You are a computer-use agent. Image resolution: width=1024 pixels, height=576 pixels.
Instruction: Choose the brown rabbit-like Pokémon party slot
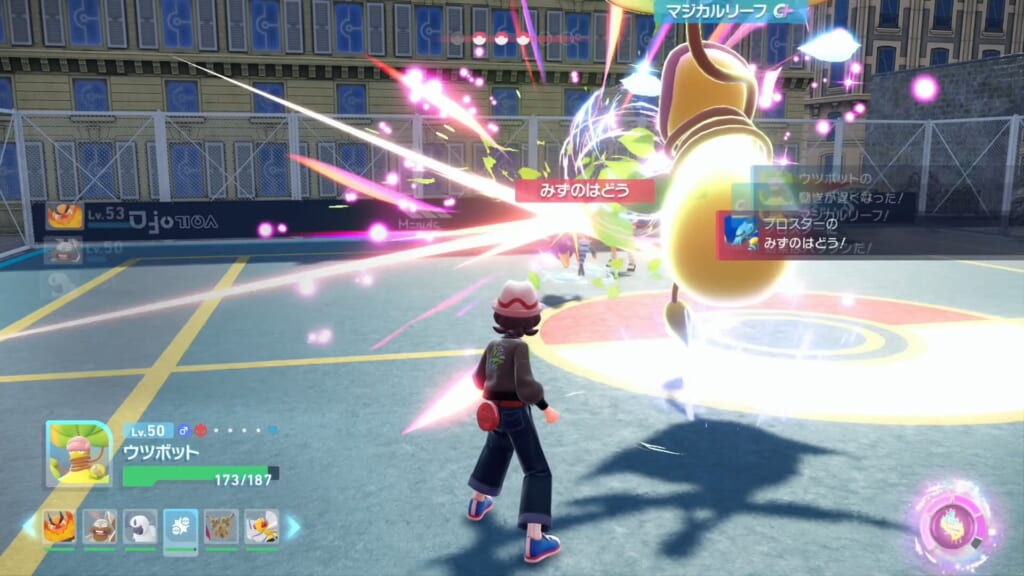(100, 526)
